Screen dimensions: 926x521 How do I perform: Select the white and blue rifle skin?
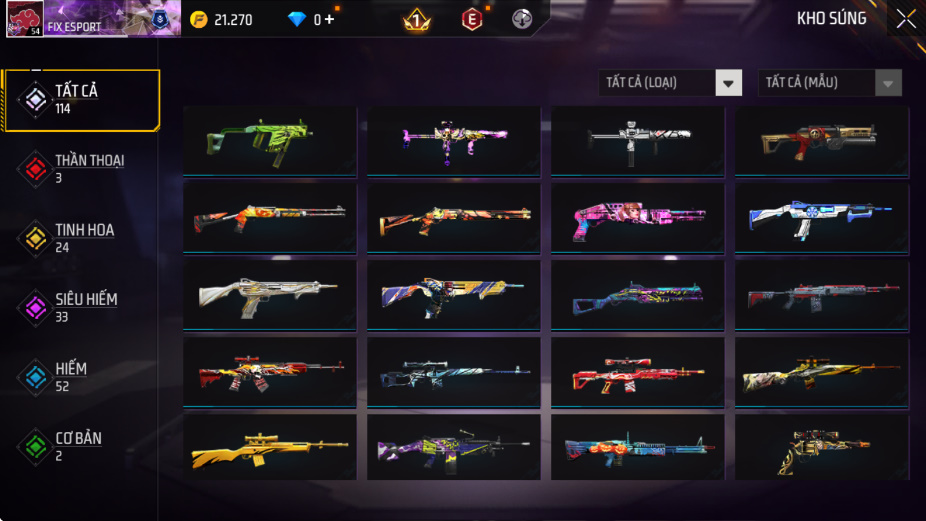822,219
